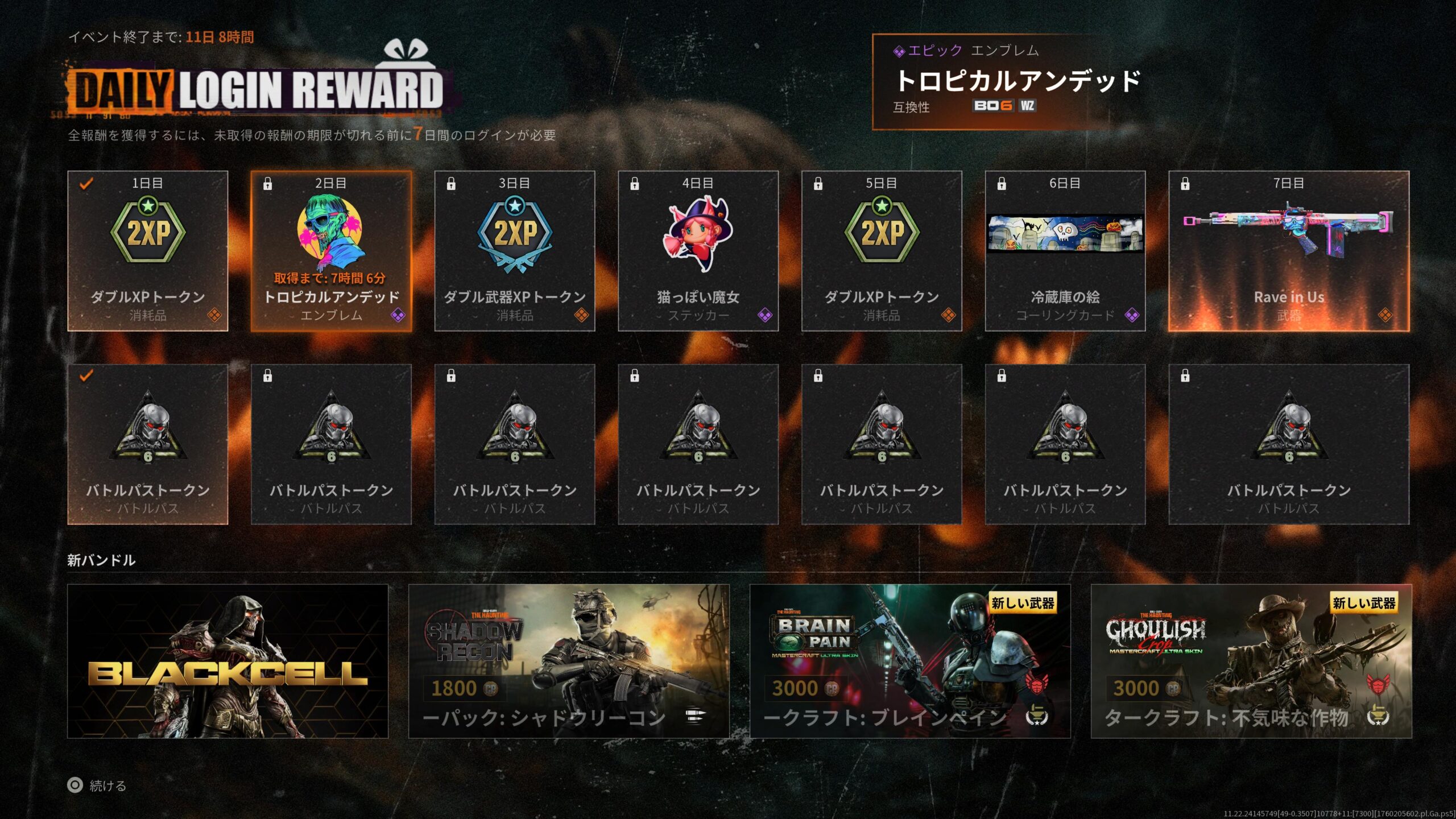View the Brain Pain Mastercraft bundle
The width and height of the screenshot is (1456, 819).
click(x=910, y=661)
